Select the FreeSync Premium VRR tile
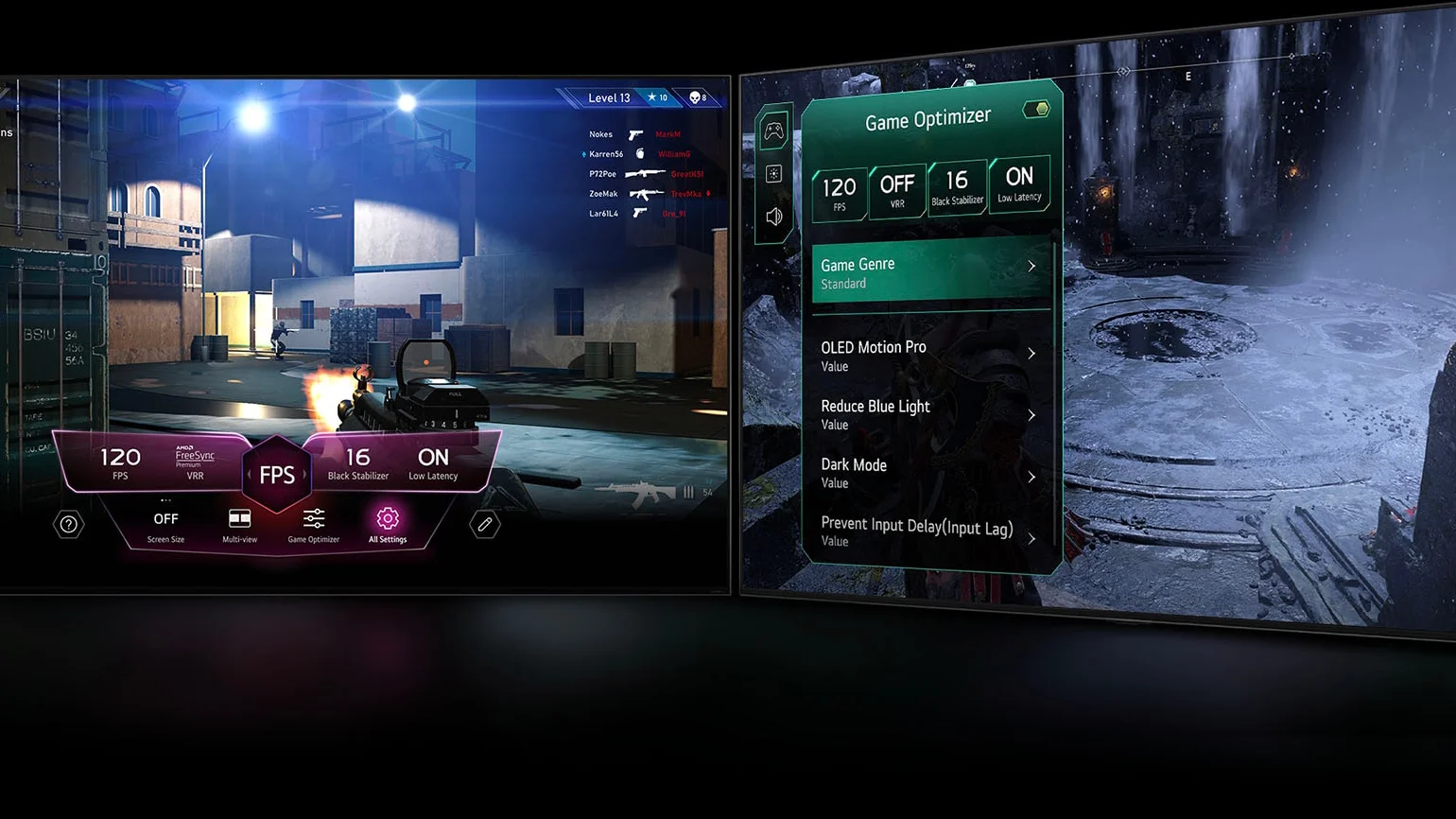The height and width of the screenshot is (819, 1456). click(195, 462)
